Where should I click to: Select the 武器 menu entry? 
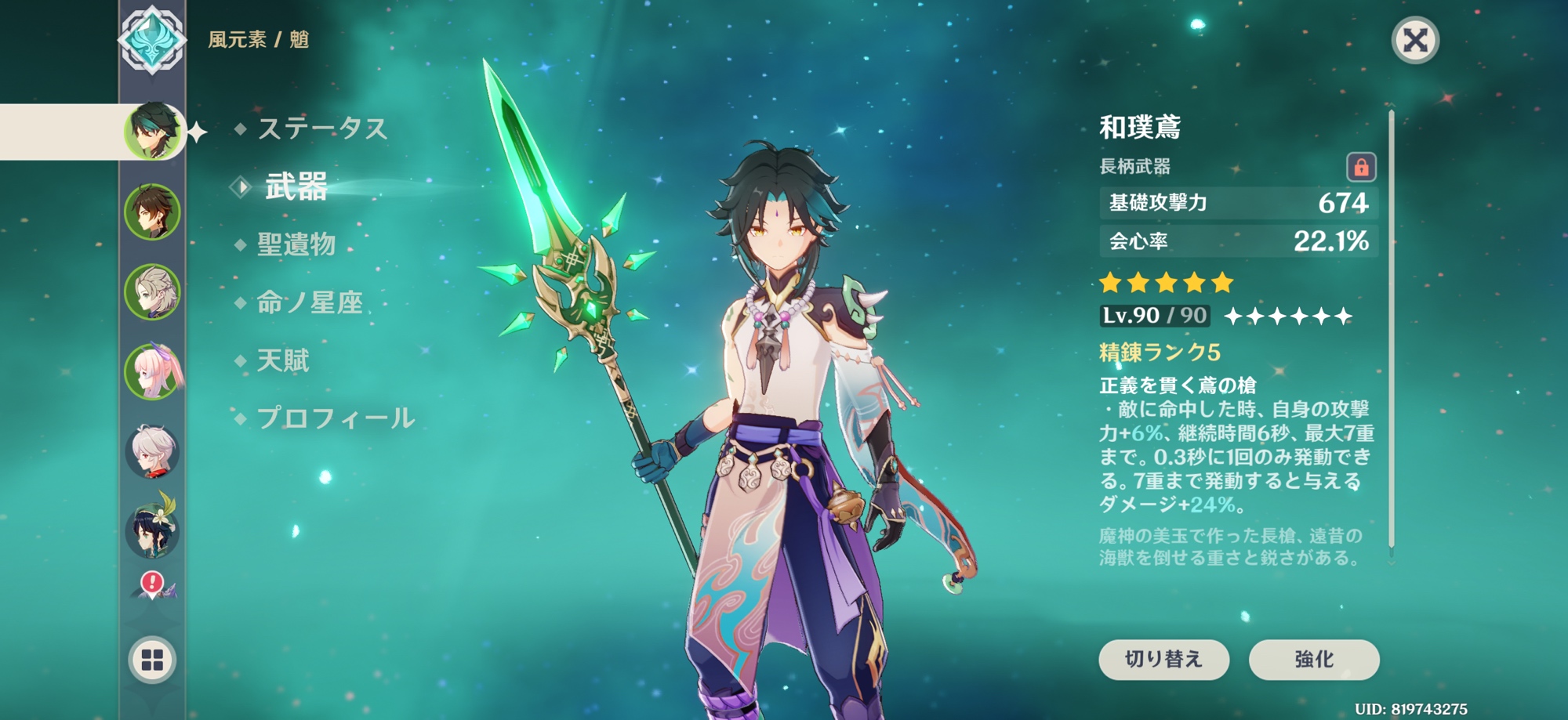[296, 187]
